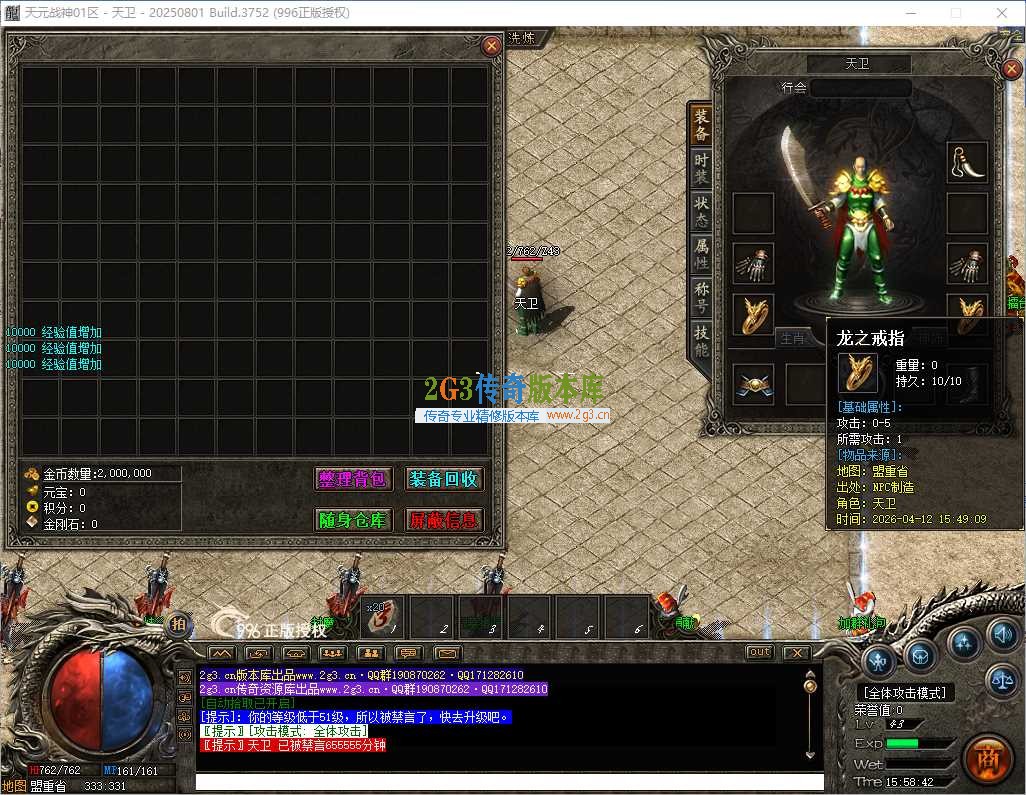Click the 全体攻击模式 attack mode label
The width and height of the screenshot is (1026, 795).
click(906, 692)
